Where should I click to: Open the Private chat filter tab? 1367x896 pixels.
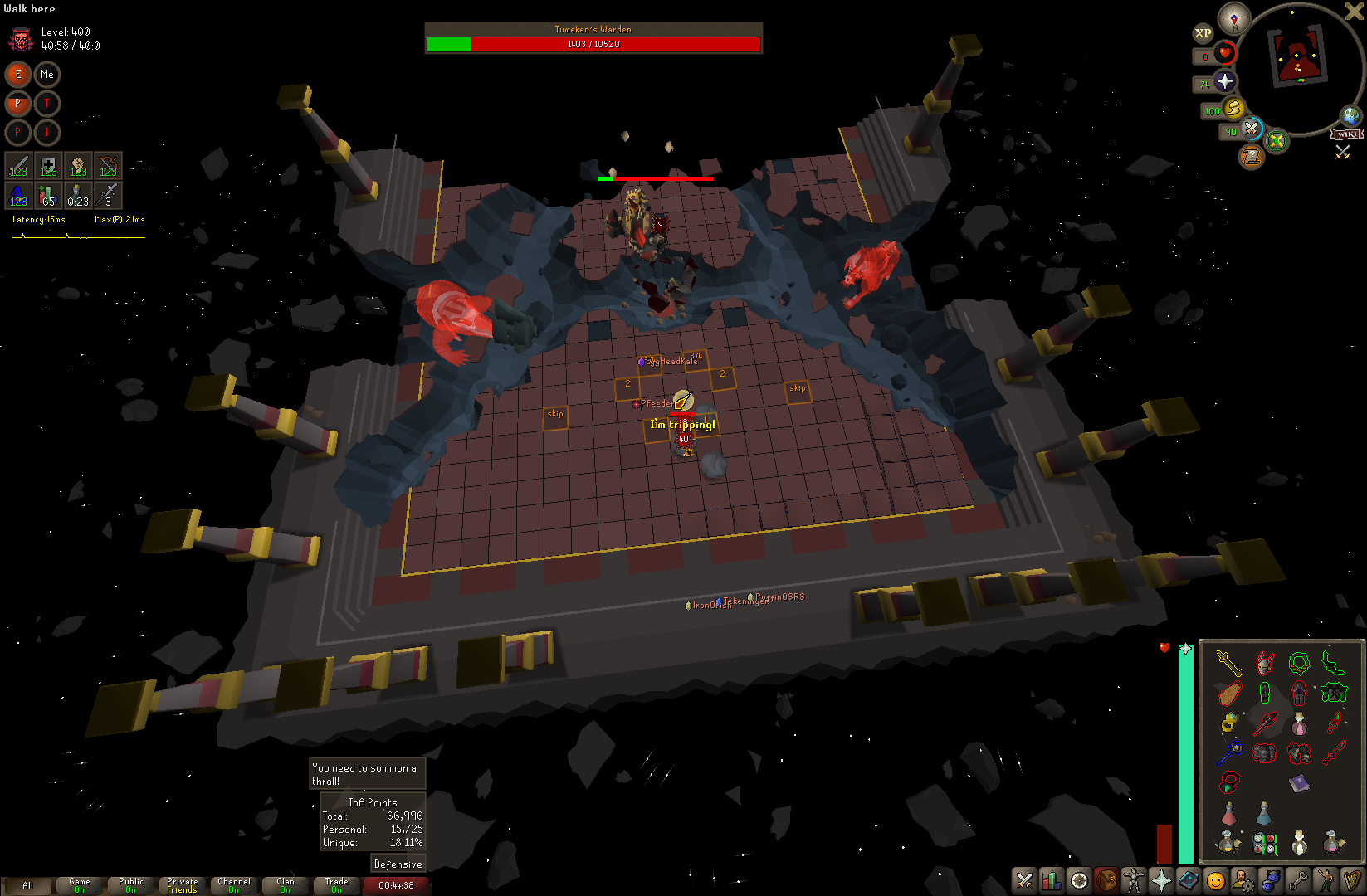pos(183,885)
